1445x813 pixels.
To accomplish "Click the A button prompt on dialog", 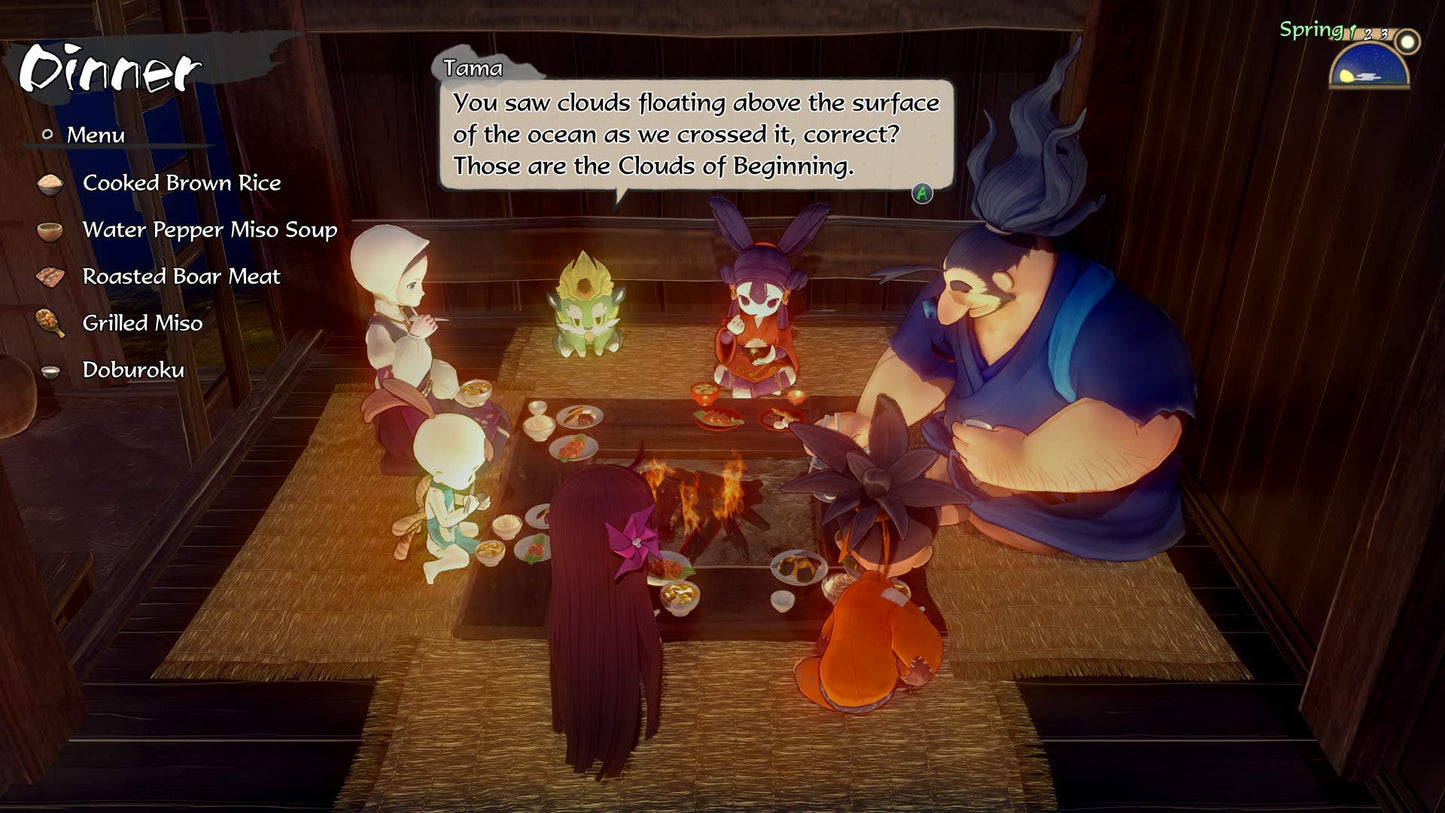I will click(x=921, y=192).
